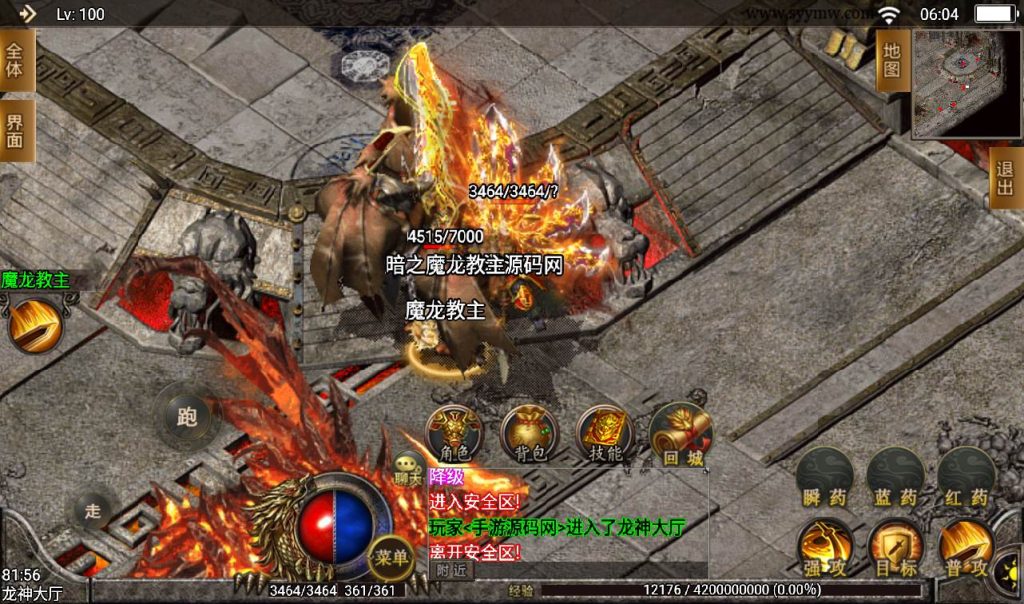Open the 聊天 chat bubble
Viewport: 1024px width, 604px height.
[x=408, y=467]
